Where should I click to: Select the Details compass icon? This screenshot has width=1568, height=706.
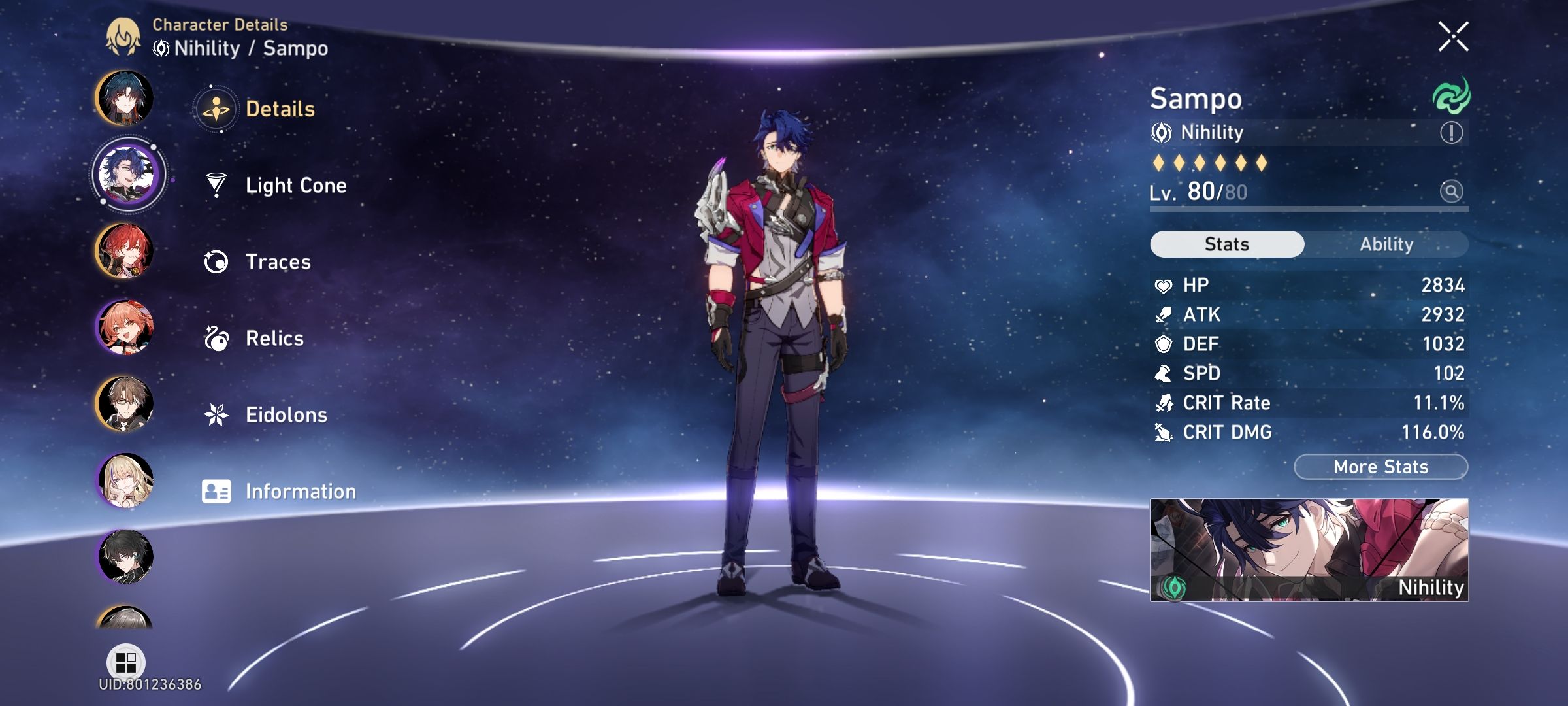coord(216,110)
